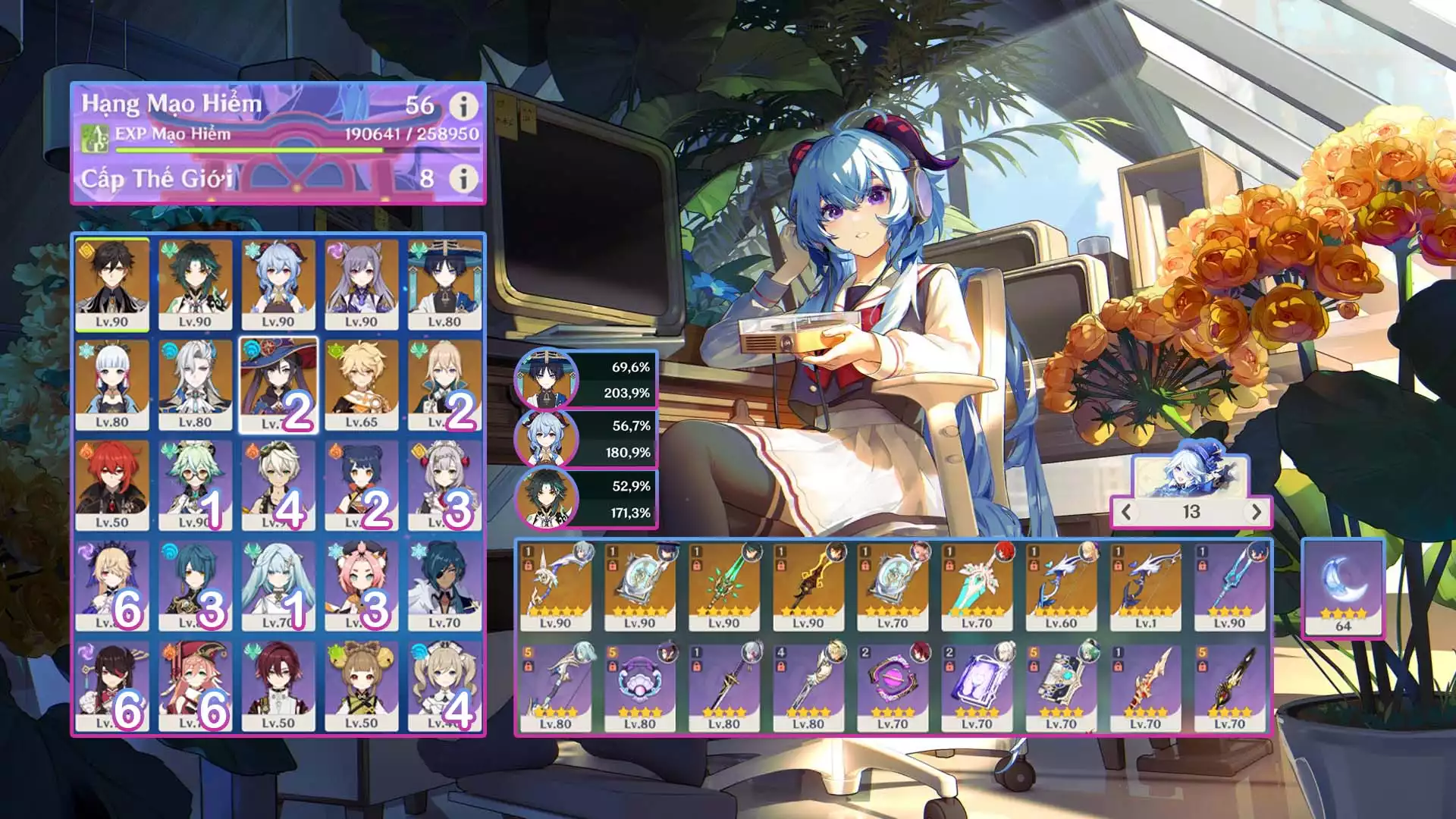
Task: Click Mona's highlighted character tile
Action: point(278,384)
